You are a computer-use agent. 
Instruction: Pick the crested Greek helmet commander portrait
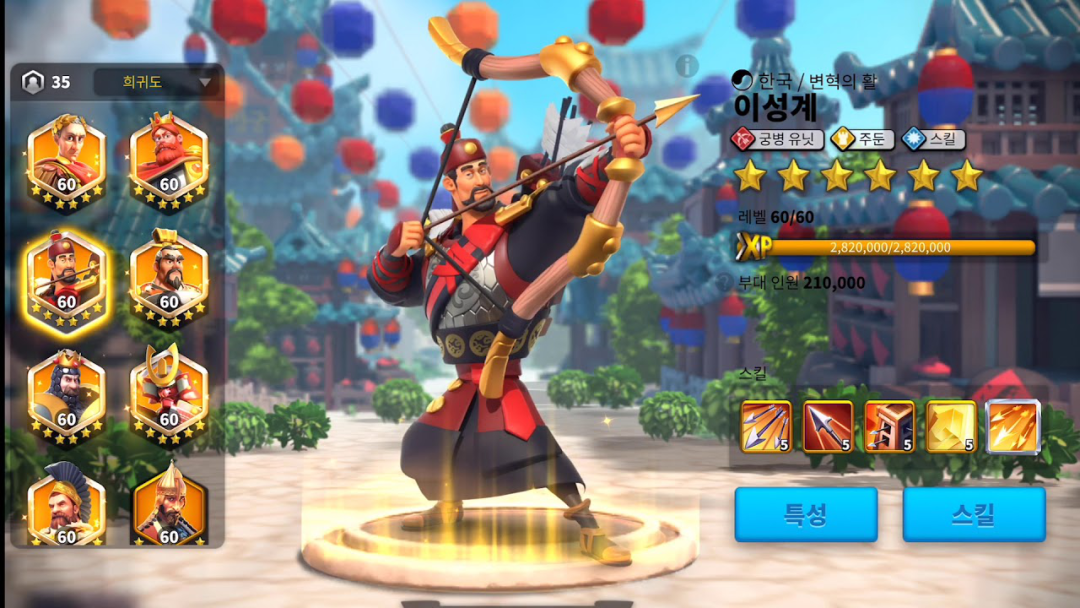click(x=66, y=505)
